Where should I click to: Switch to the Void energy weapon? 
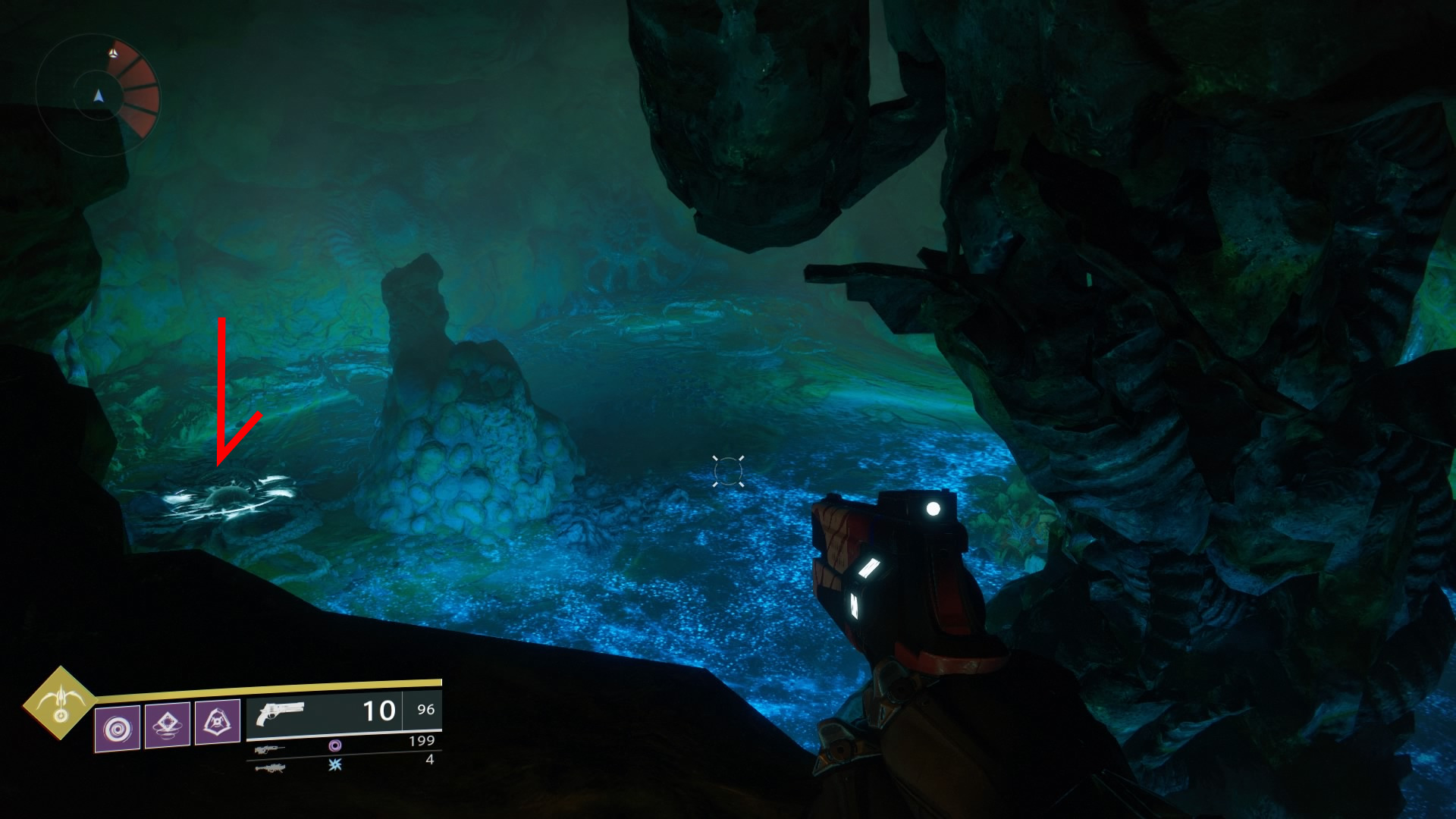[x=271, y=748]
